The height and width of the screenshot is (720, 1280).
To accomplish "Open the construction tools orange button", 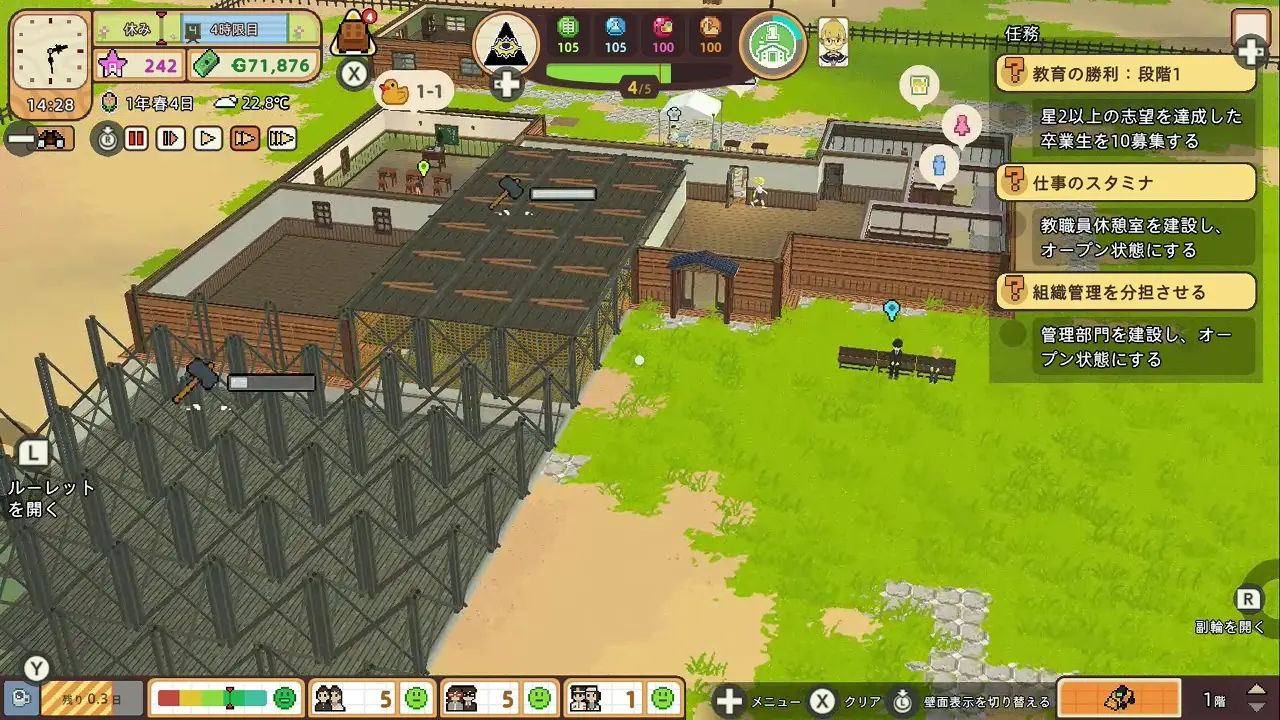I will 1118,698.
